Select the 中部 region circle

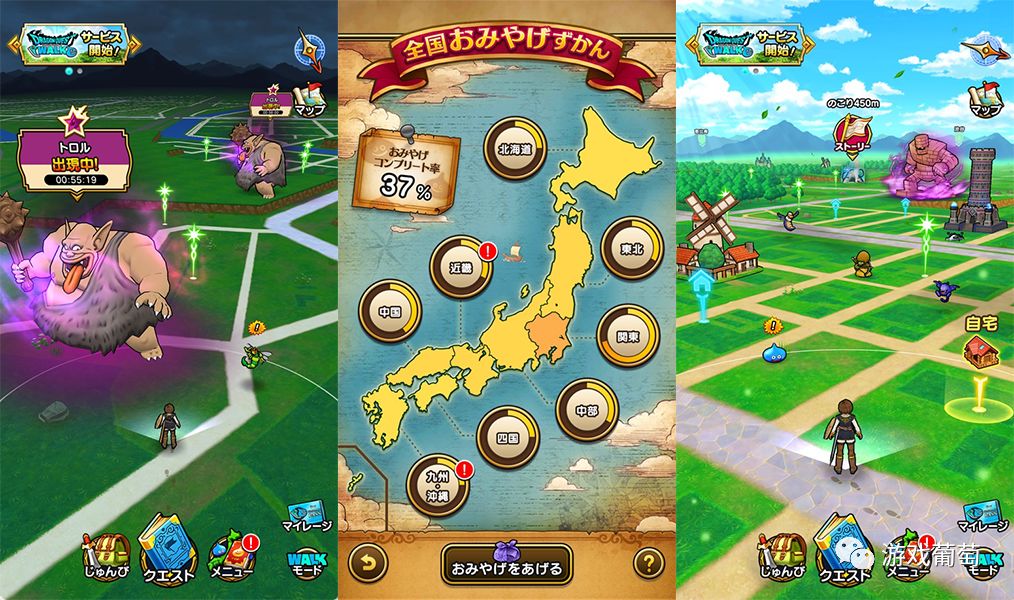(x=587, y=409)
